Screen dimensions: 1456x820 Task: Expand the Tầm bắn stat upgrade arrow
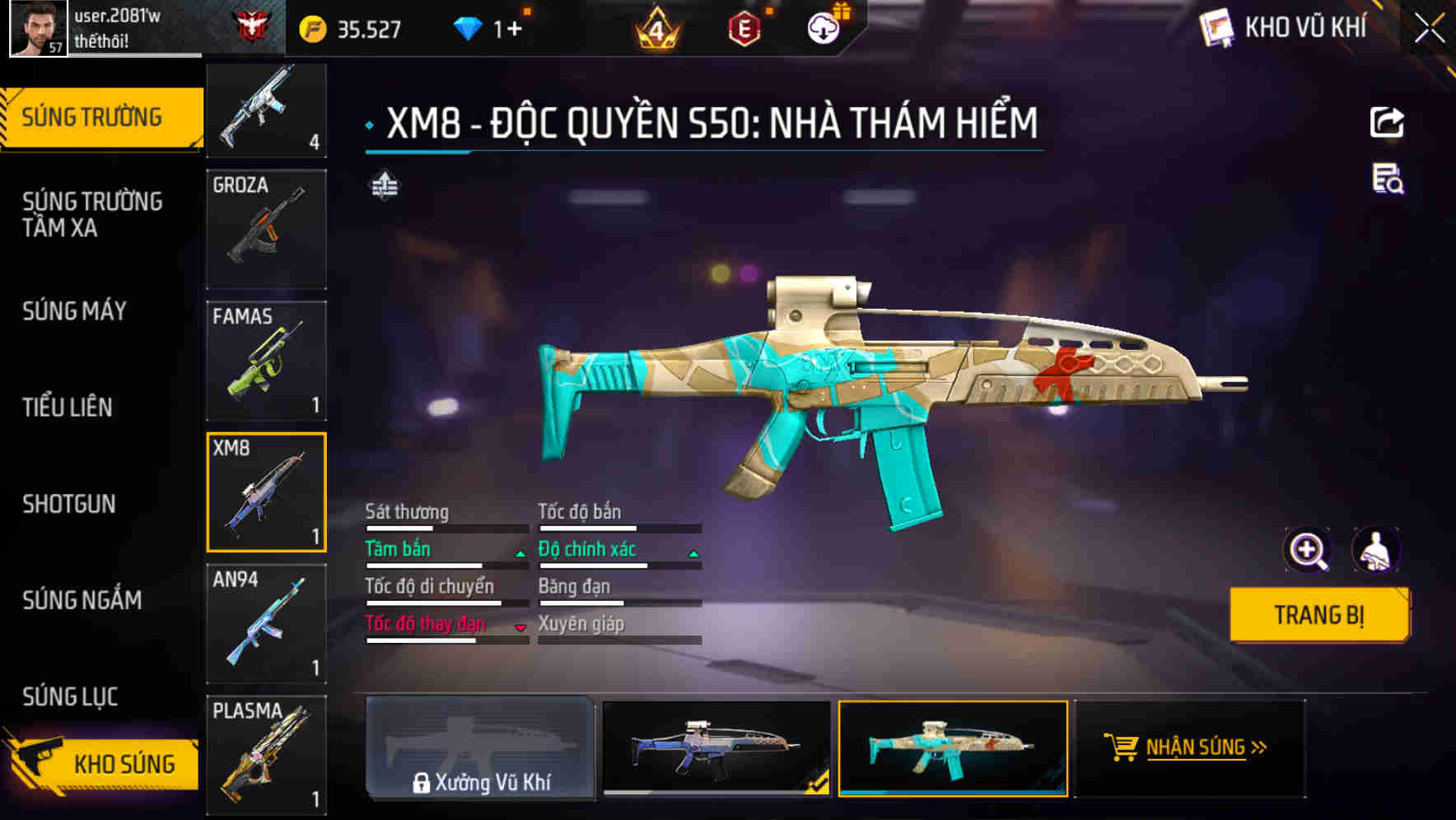[519, 553]
